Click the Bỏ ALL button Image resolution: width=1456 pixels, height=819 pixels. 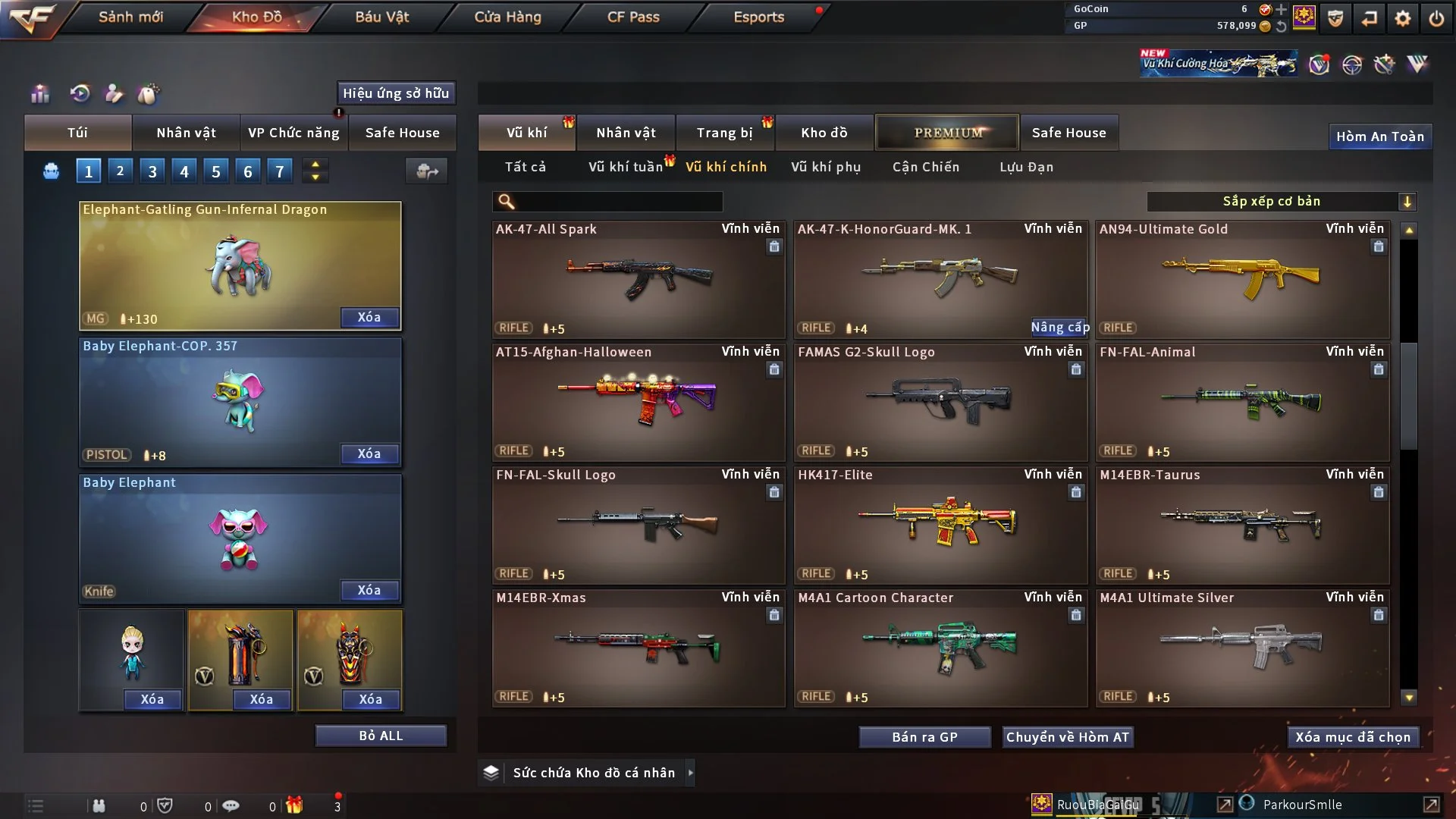click(381, 736)
